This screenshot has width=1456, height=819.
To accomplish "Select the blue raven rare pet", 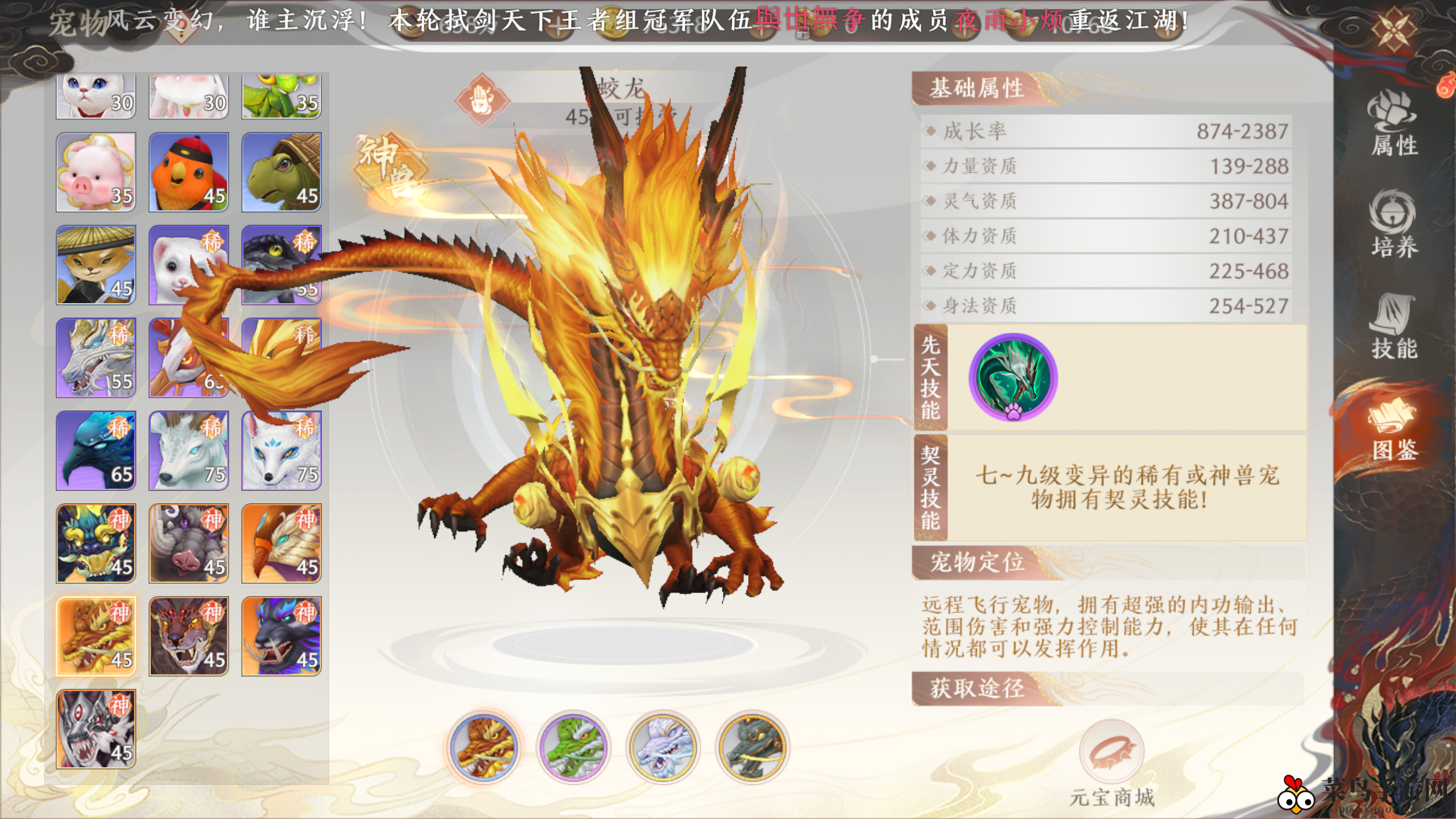I will (96, 450).
